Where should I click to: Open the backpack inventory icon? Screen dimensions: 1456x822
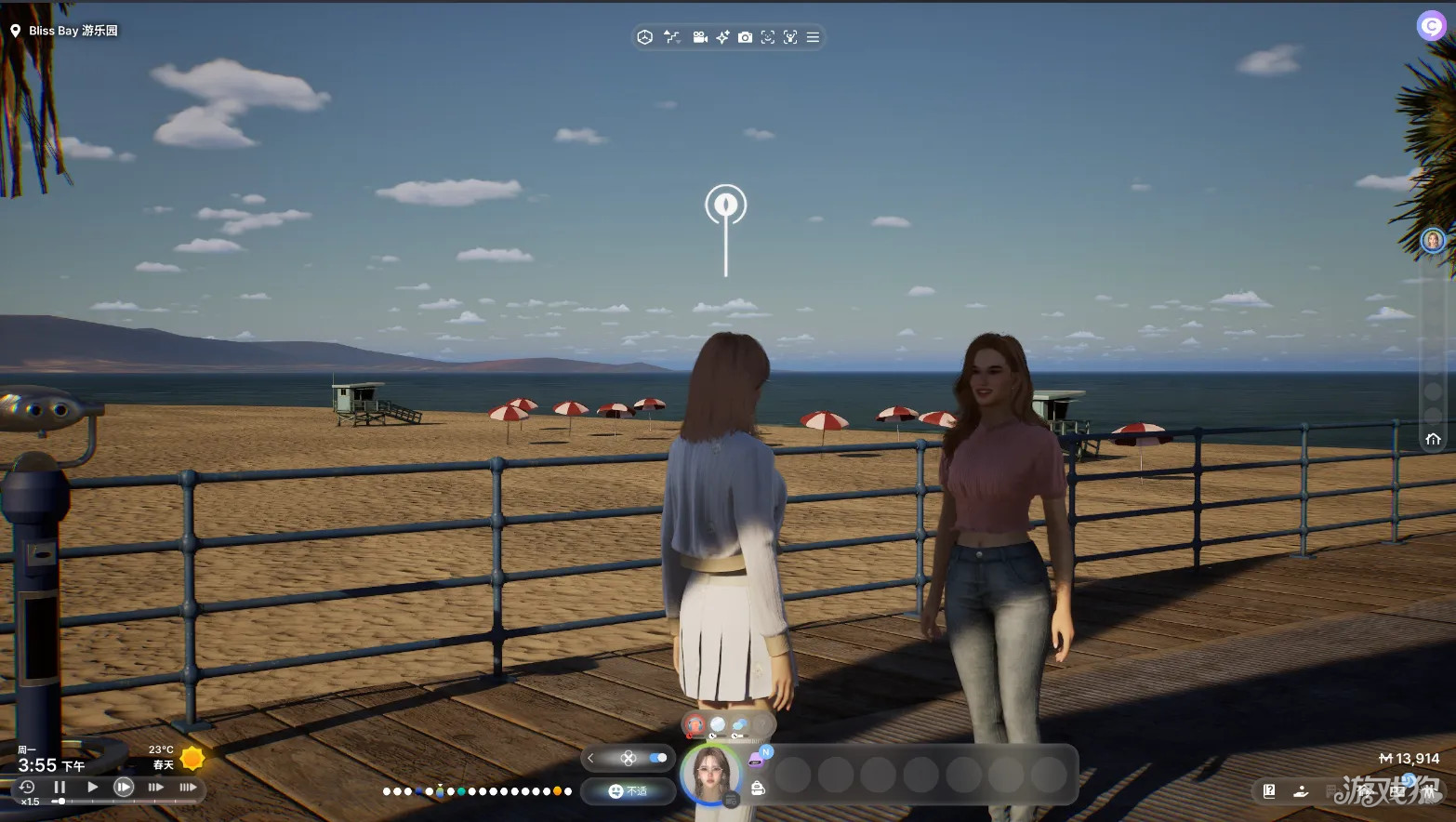(758, 789)
